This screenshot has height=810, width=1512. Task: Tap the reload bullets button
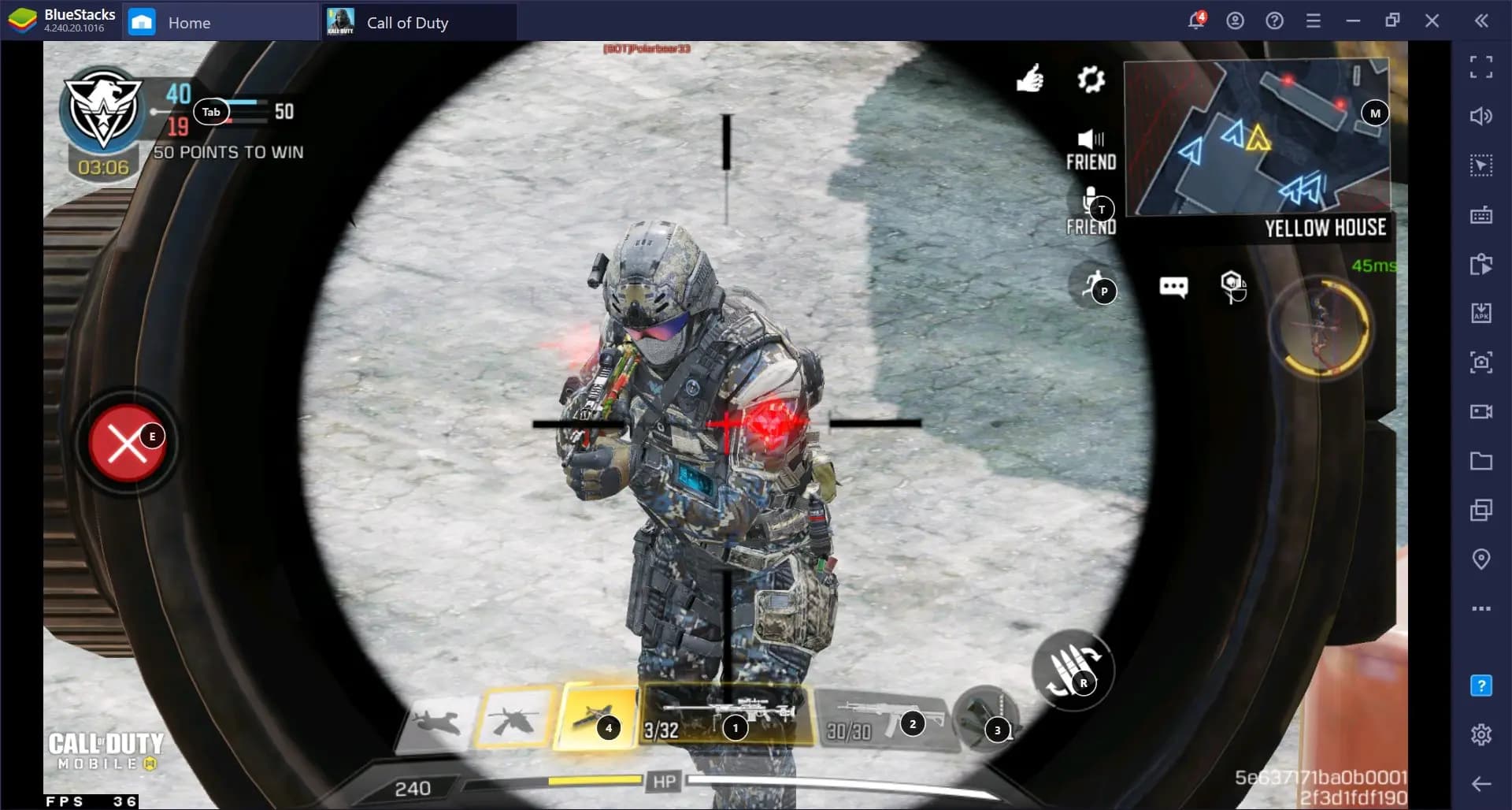coord(1072,671)
